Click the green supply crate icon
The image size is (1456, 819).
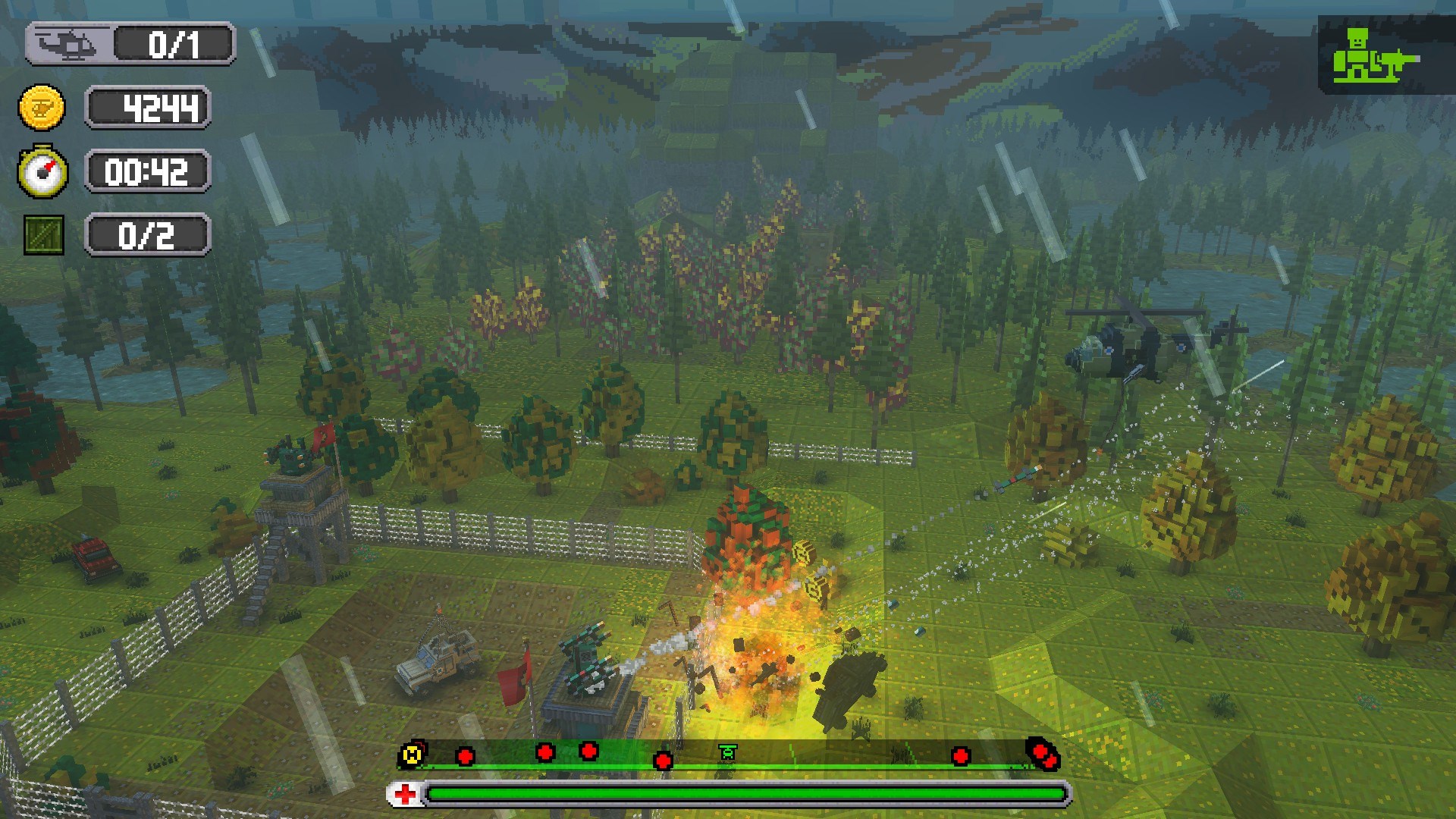pos(44,235)
